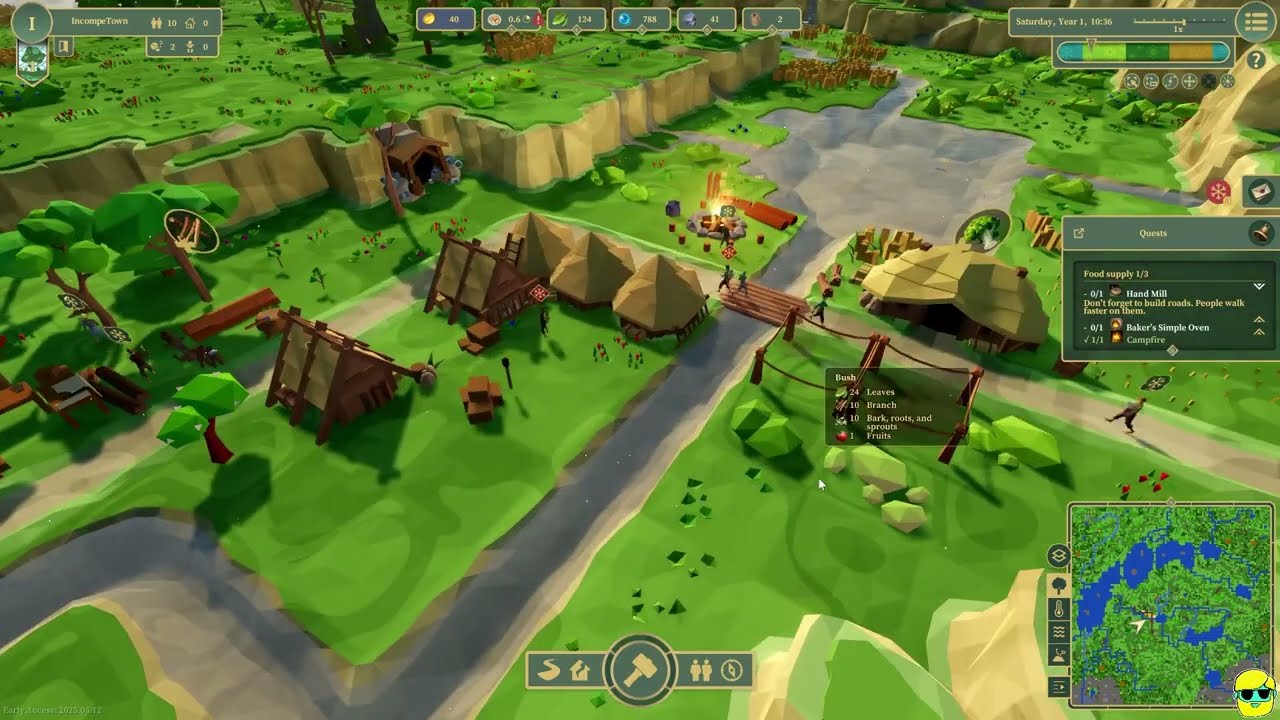Open the help question mark button
Image resolution: width=1280 pixels, height=720 pixels.
point(1256,60)
